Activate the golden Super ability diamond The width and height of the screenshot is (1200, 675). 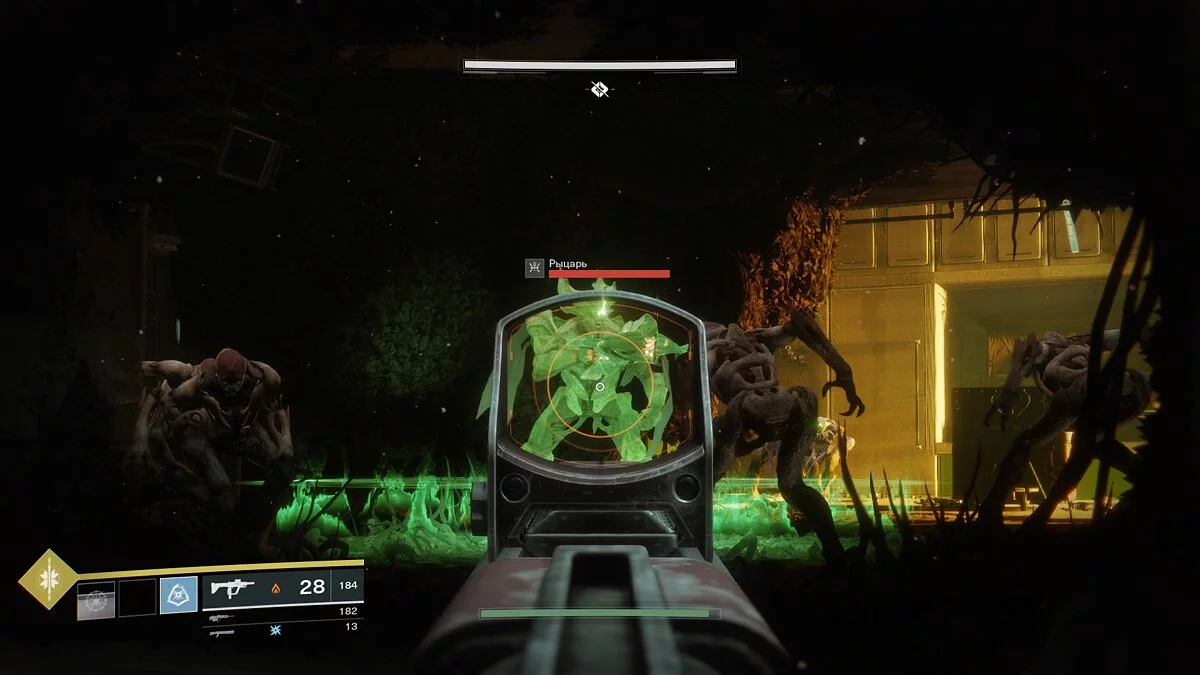pyautogui.click(x=47, y=579)
